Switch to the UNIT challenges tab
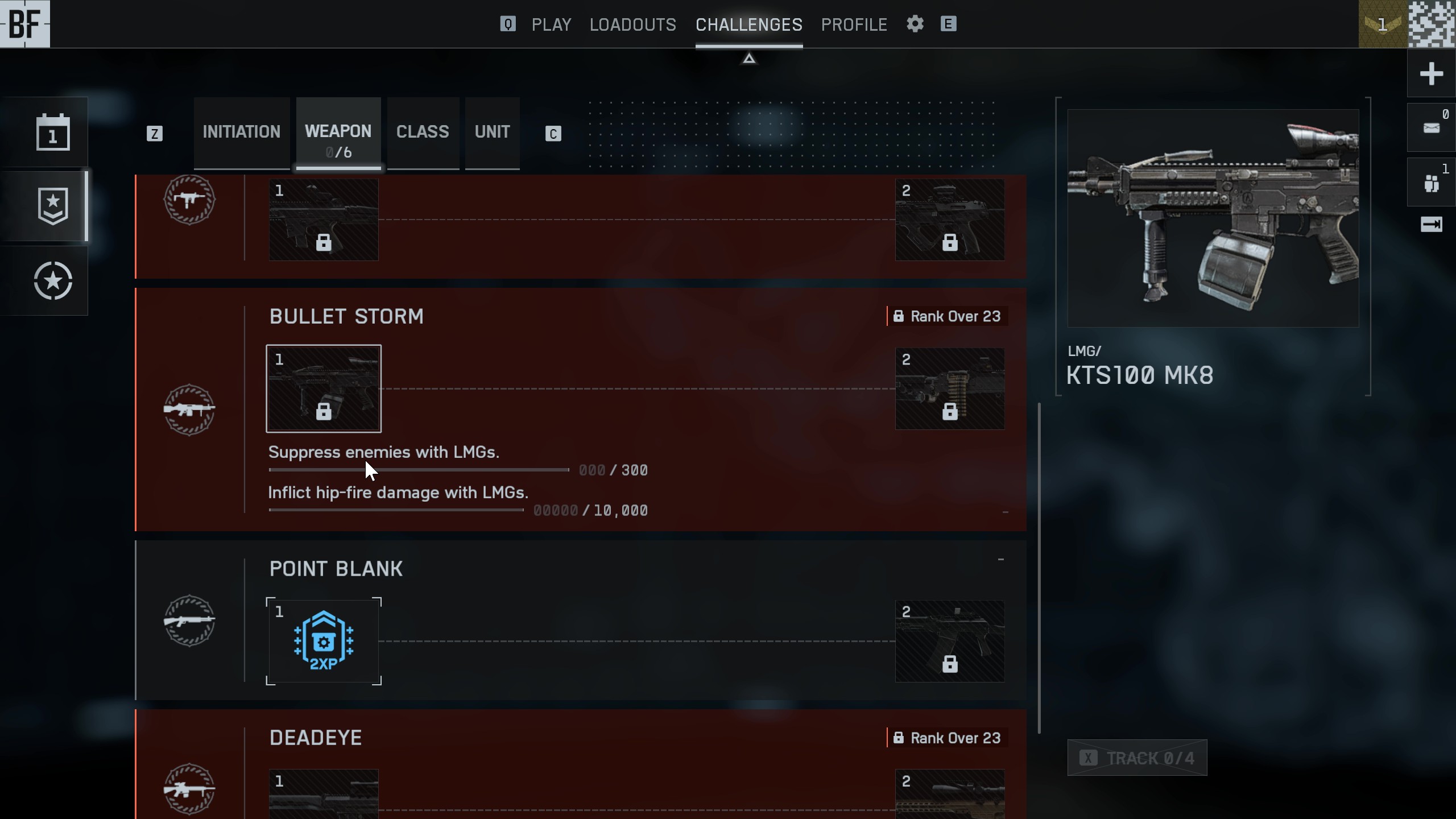Viewport: 1456px width, 819px height. (x=492, y=132)
